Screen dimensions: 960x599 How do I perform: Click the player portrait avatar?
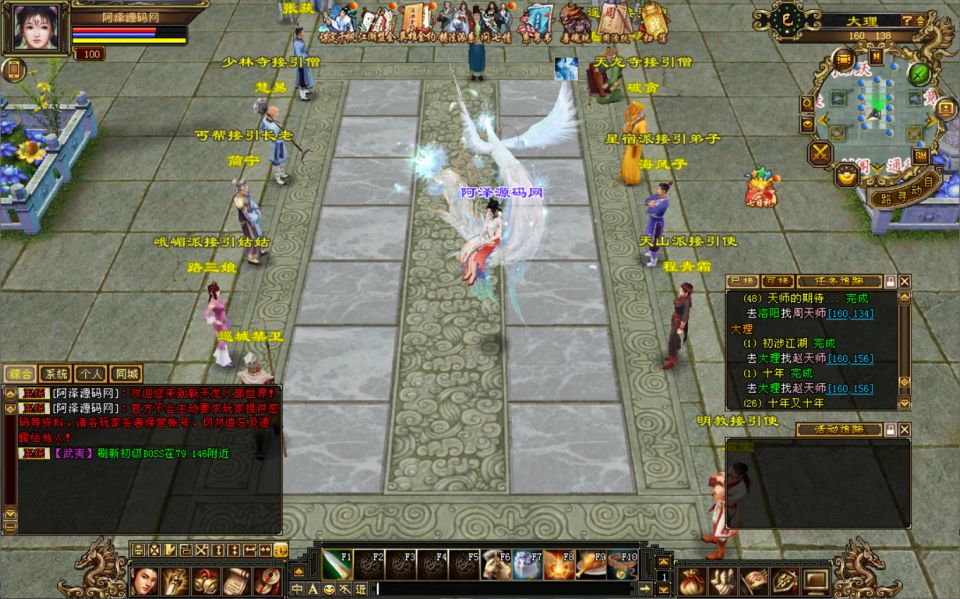click(x=36, y=27)
